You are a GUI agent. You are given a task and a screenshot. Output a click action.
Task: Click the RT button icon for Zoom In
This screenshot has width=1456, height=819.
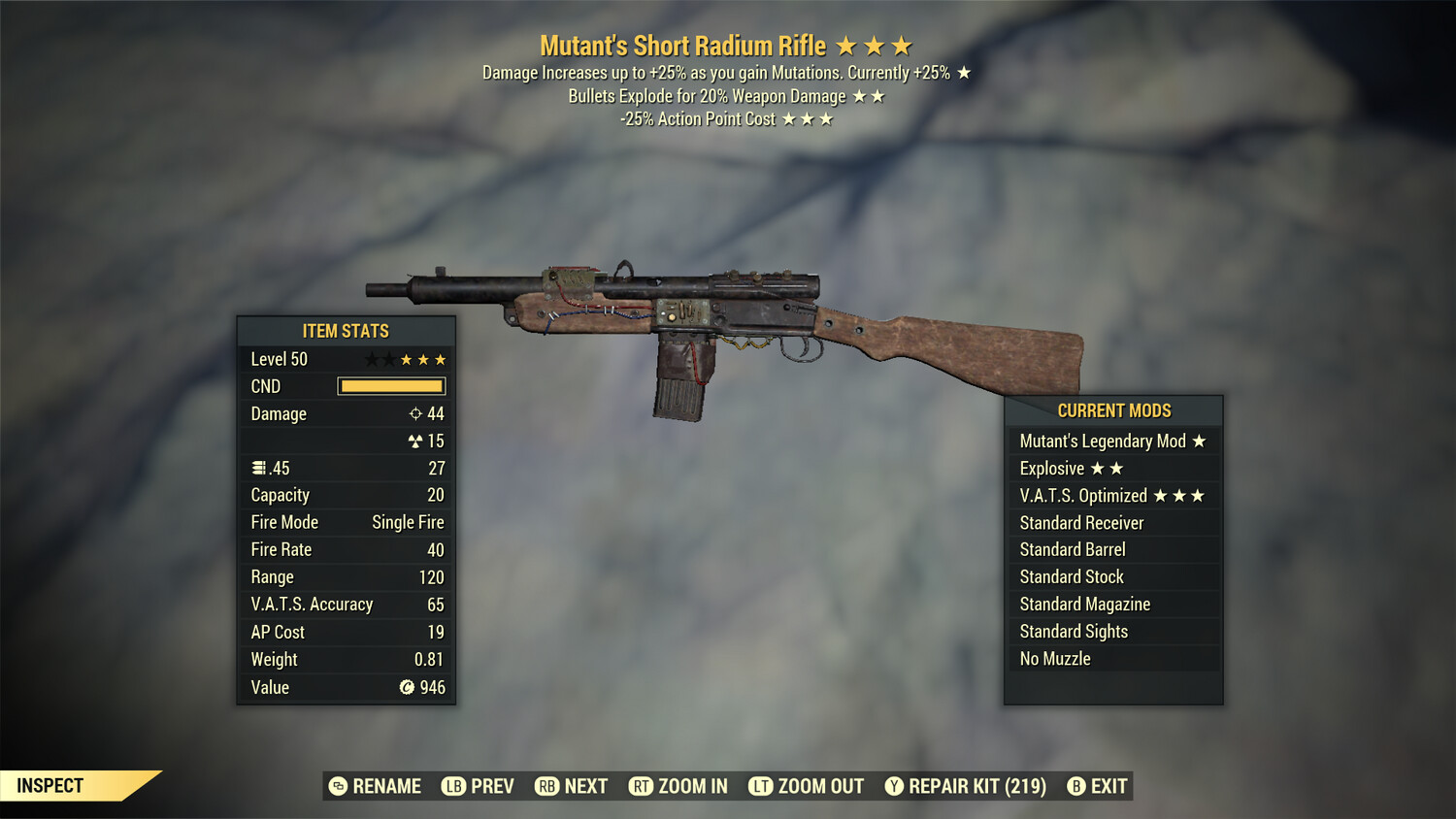coord(642,786)
